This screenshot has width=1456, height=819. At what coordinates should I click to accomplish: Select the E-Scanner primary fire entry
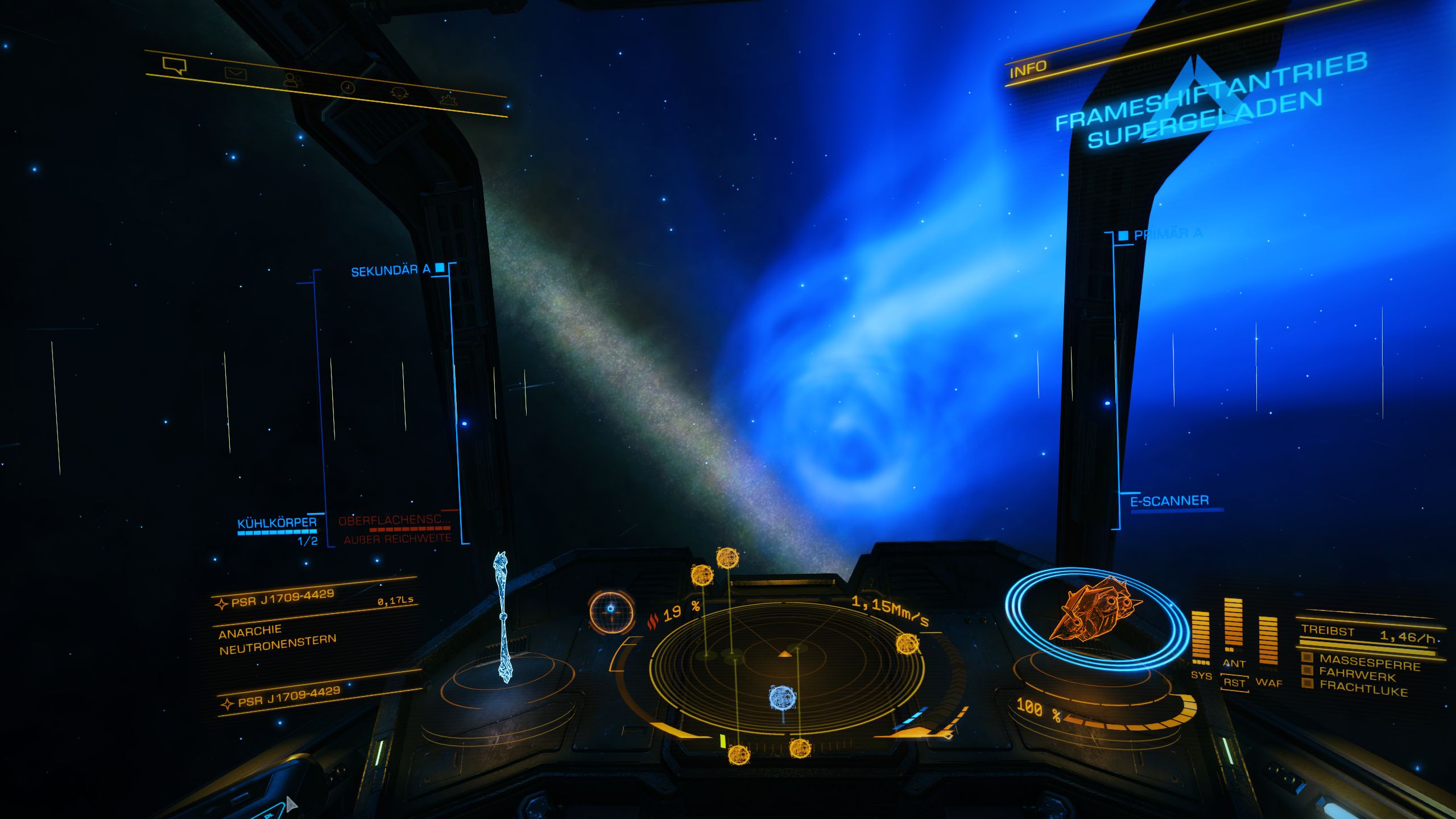point(1169,501)
